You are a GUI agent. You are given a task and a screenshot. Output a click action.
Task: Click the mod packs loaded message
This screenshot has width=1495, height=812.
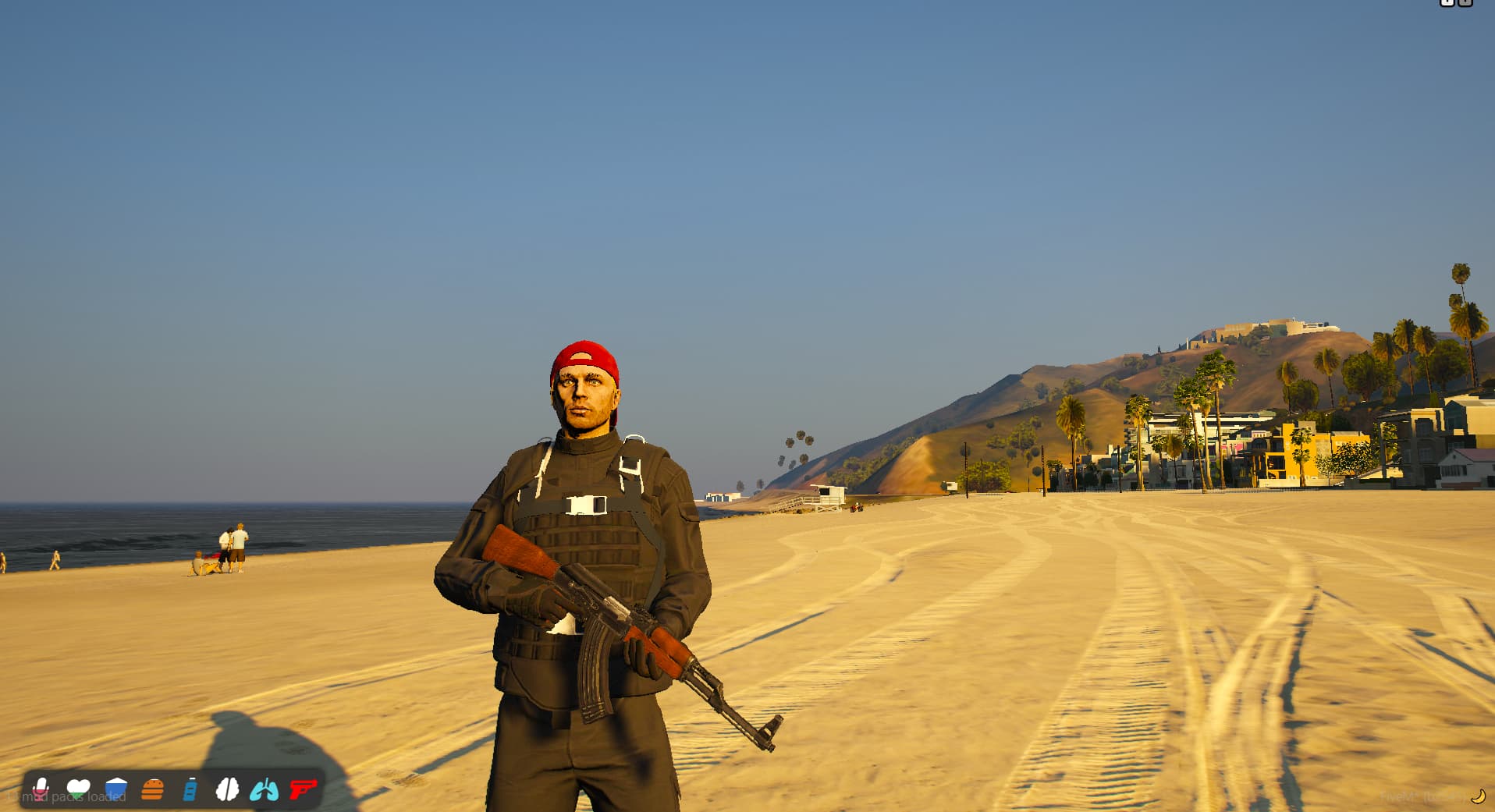point(74,797)
